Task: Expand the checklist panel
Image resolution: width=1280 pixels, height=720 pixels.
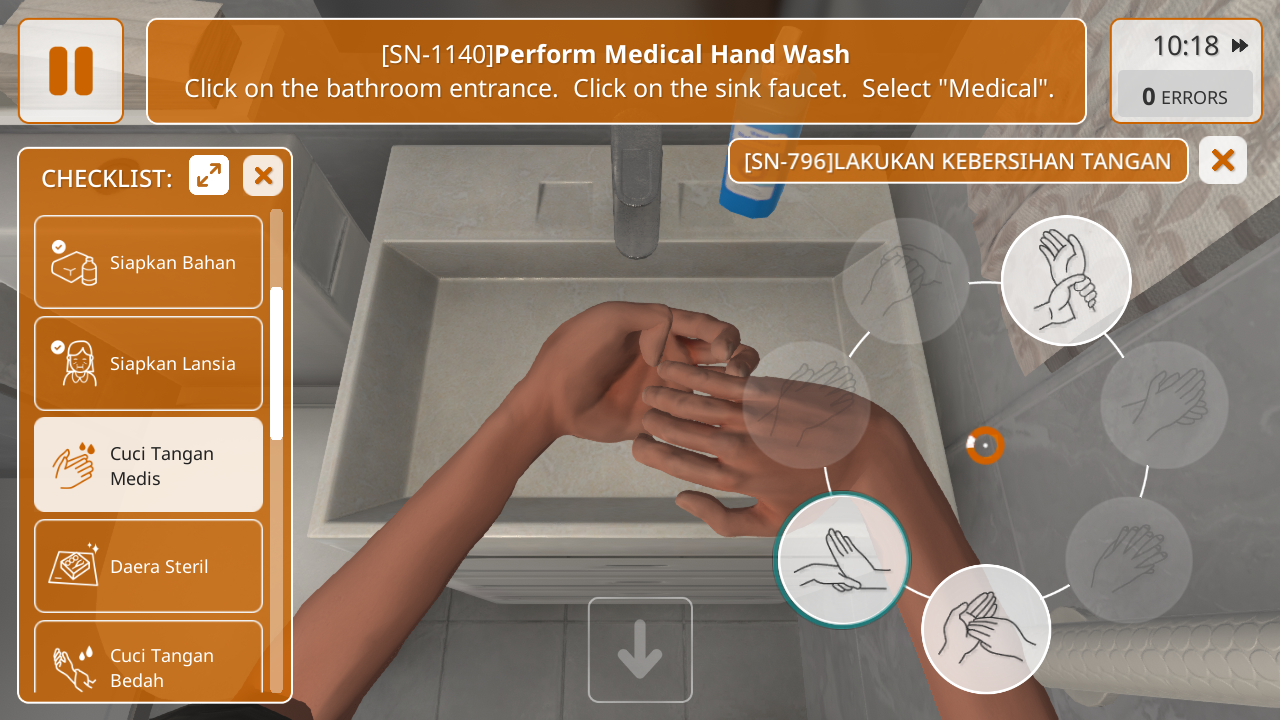Action: tap(209, 176)
